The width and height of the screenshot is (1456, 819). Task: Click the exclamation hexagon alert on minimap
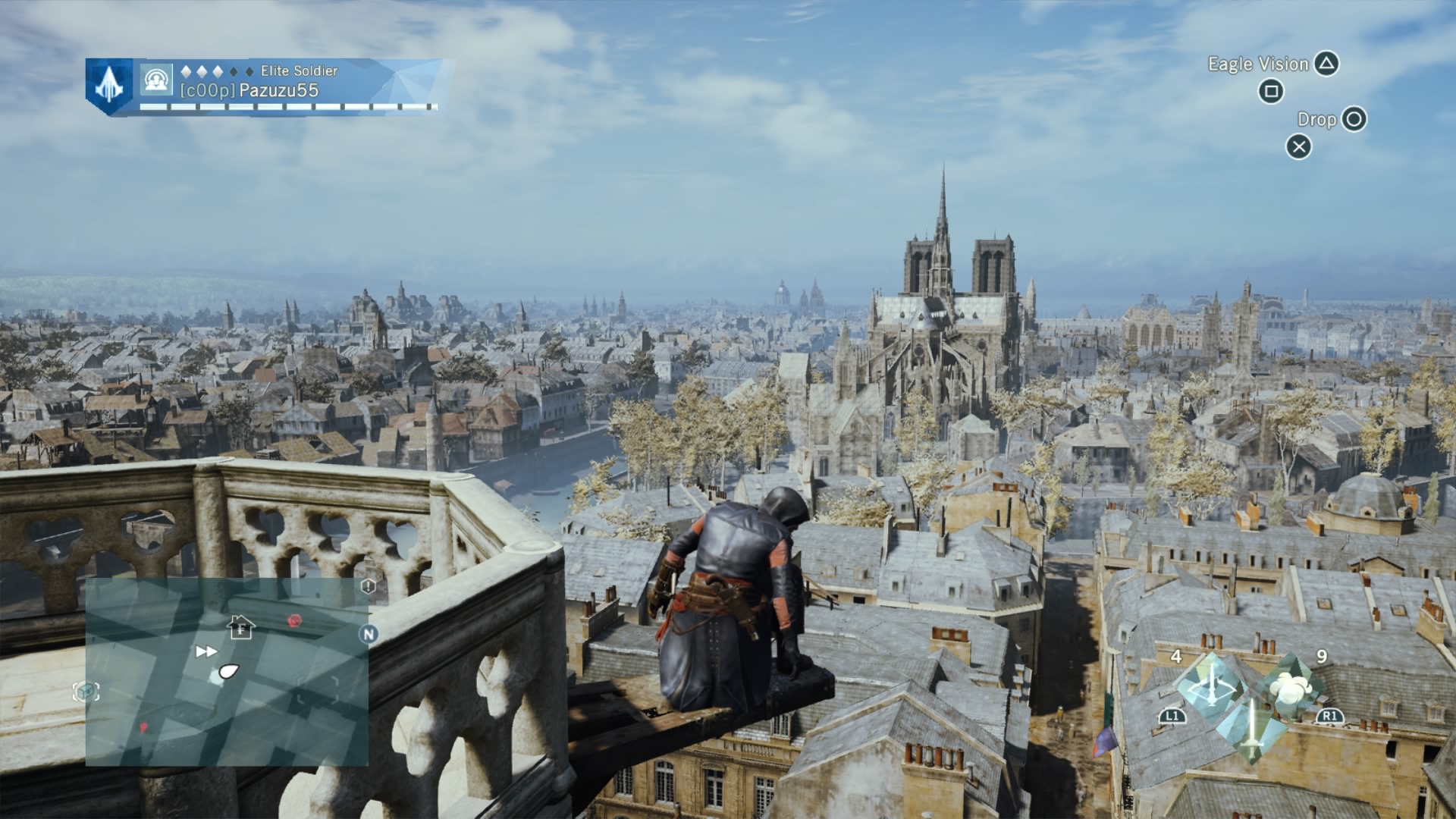[369, 586]
